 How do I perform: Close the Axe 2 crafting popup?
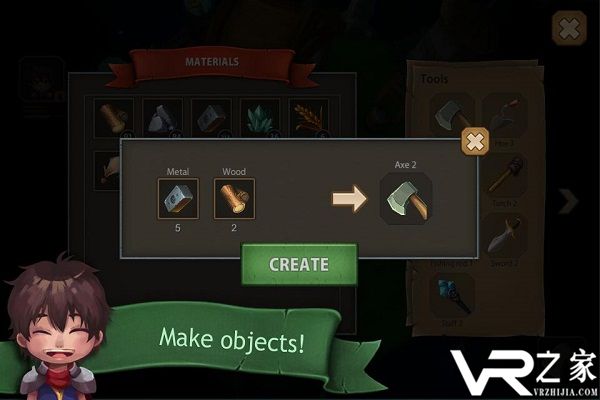point(475,142)
